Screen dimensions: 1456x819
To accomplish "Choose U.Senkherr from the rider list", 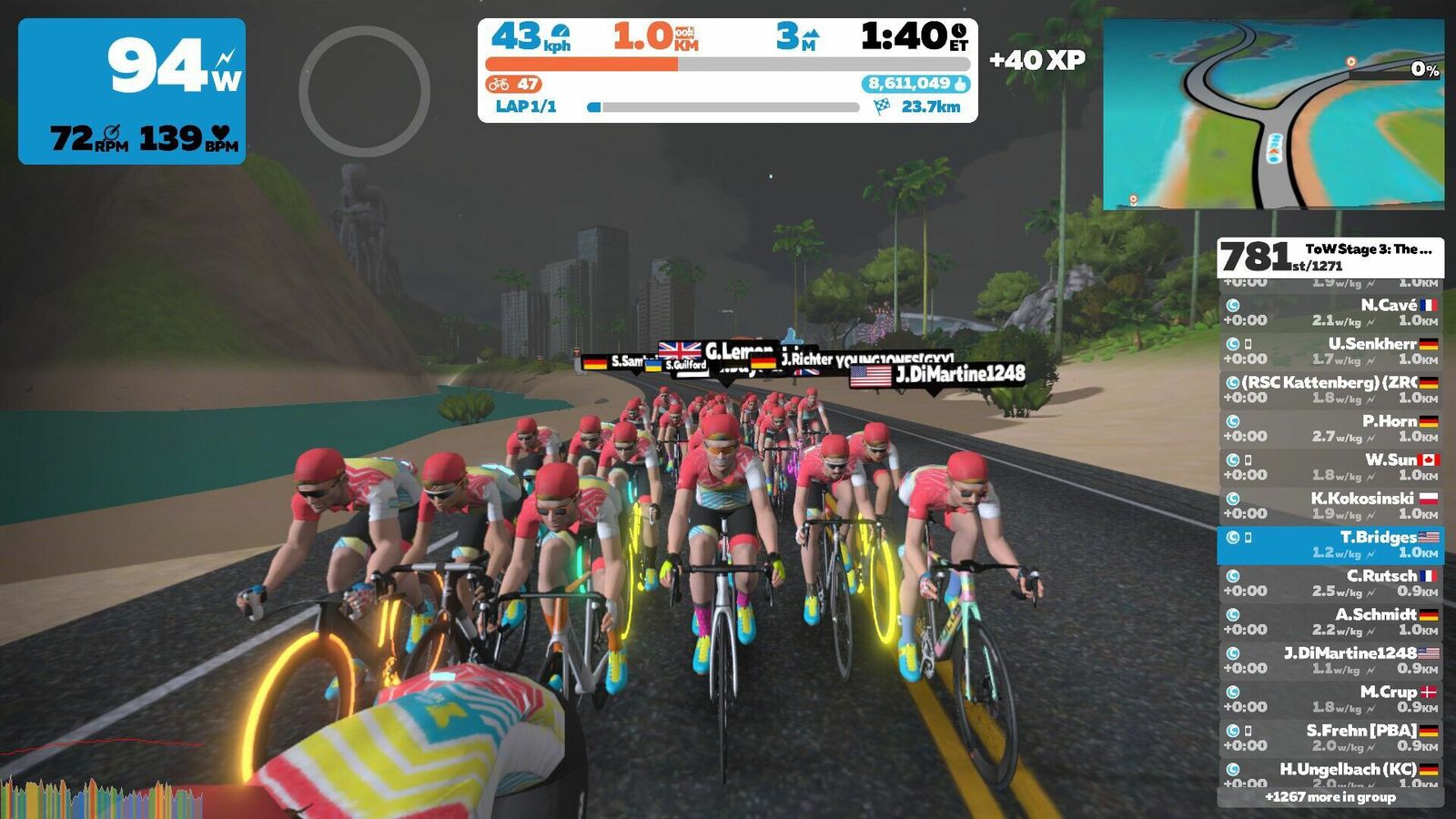I will [x=1330, y=350].
